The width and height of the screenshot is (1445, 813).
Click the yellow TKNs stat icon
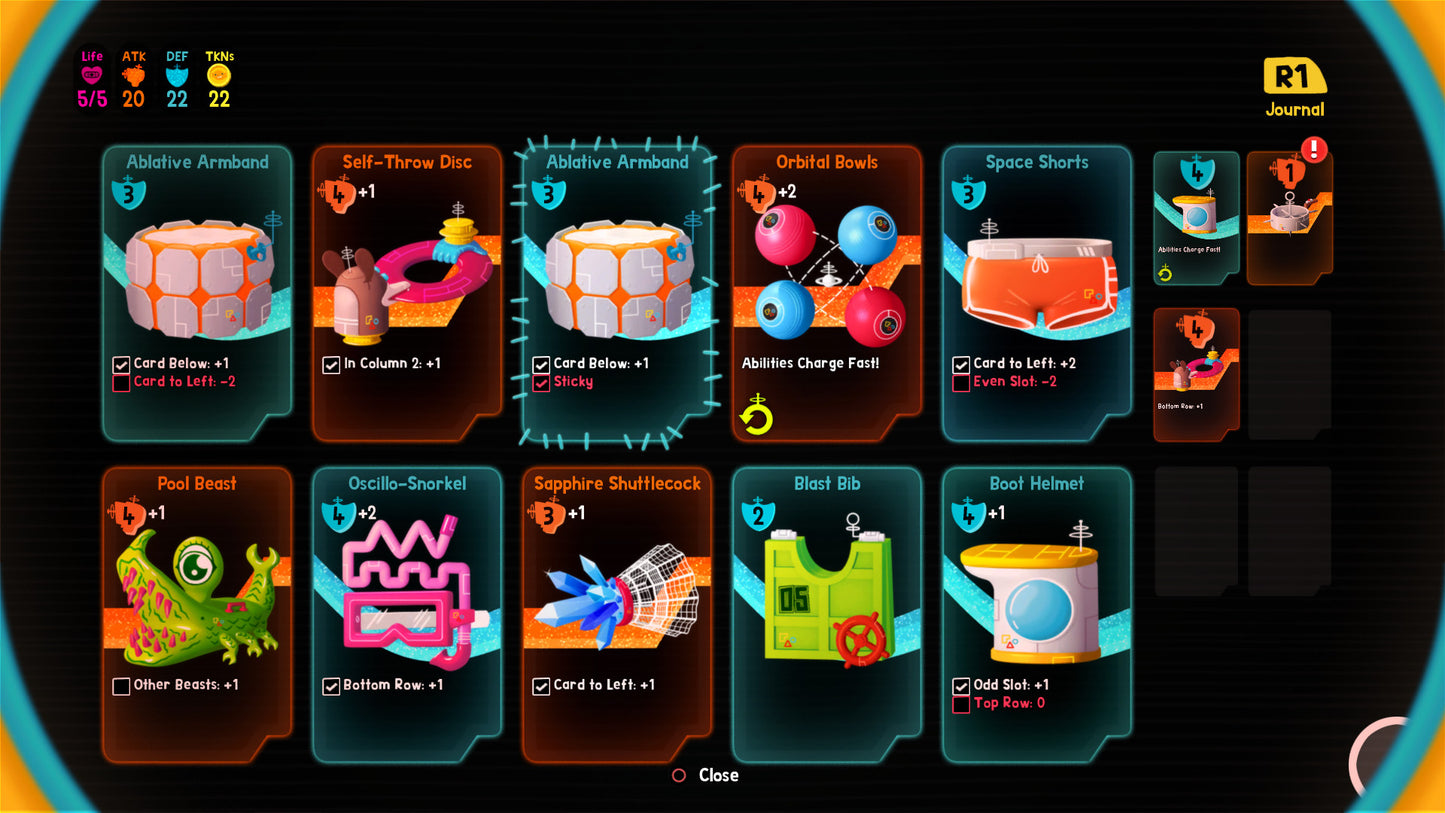pos(219,74)
